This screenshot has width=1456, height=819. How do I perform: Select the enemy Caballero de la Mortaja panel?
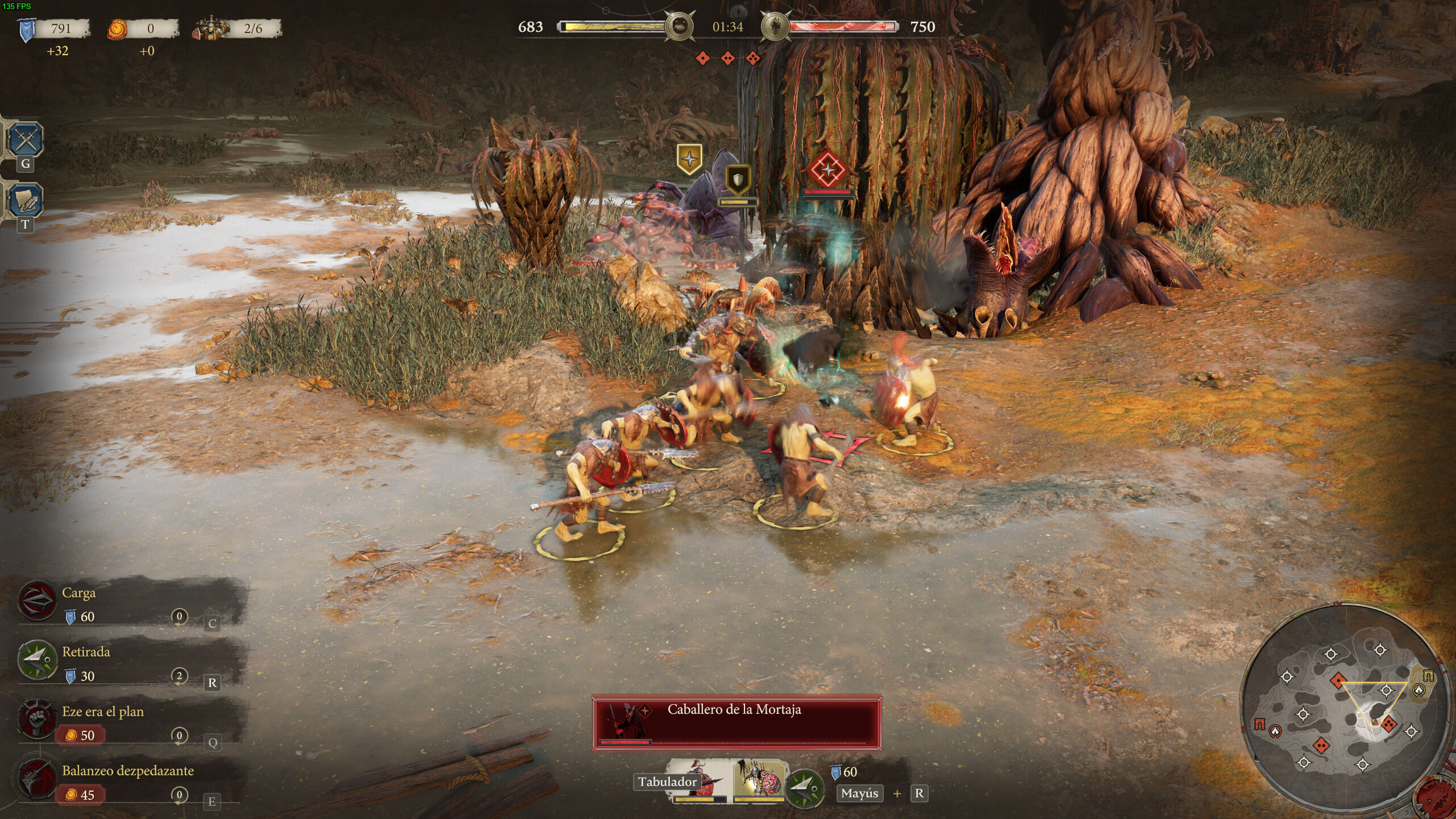tap(737, 723)
